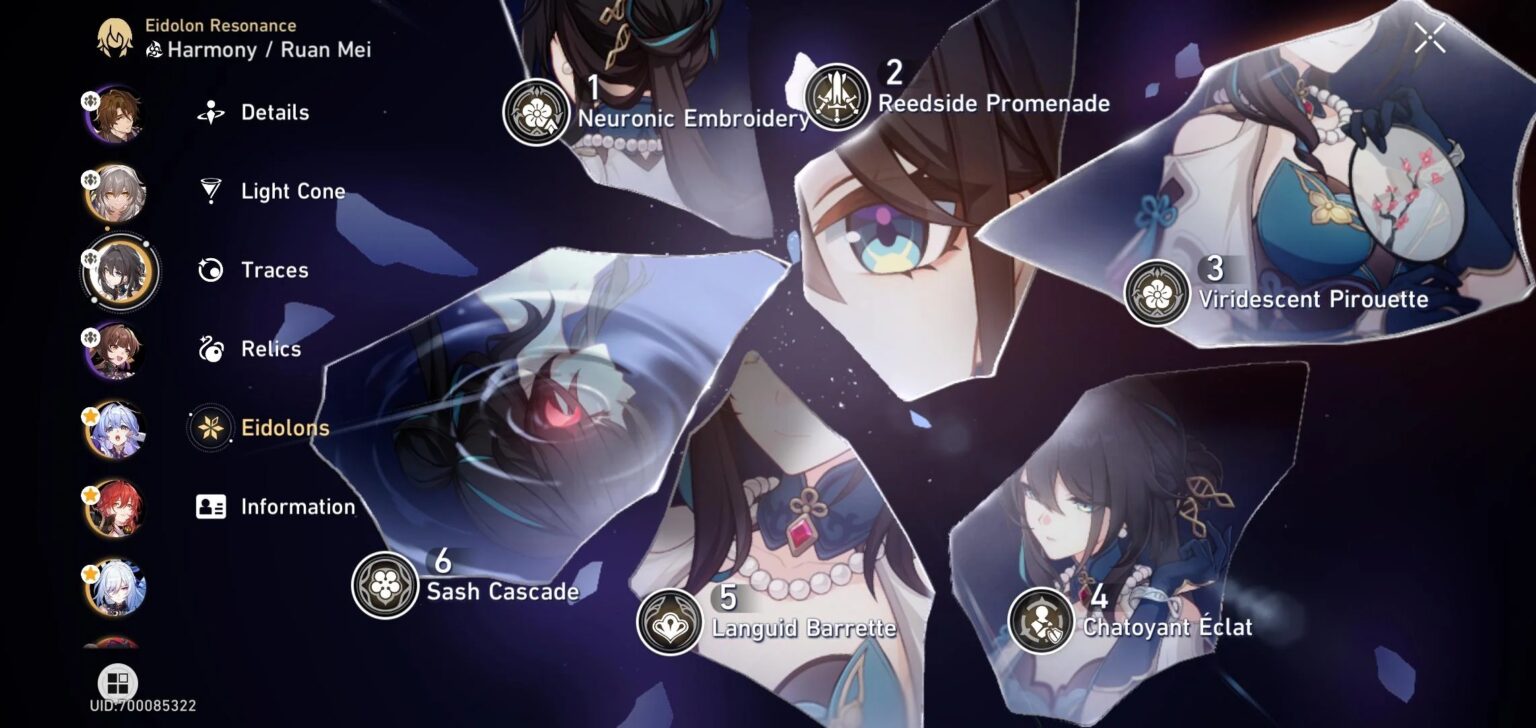Open the Details menu entry
The width and height of the screenshot is (1536, 728).
(x=272, y=113)
